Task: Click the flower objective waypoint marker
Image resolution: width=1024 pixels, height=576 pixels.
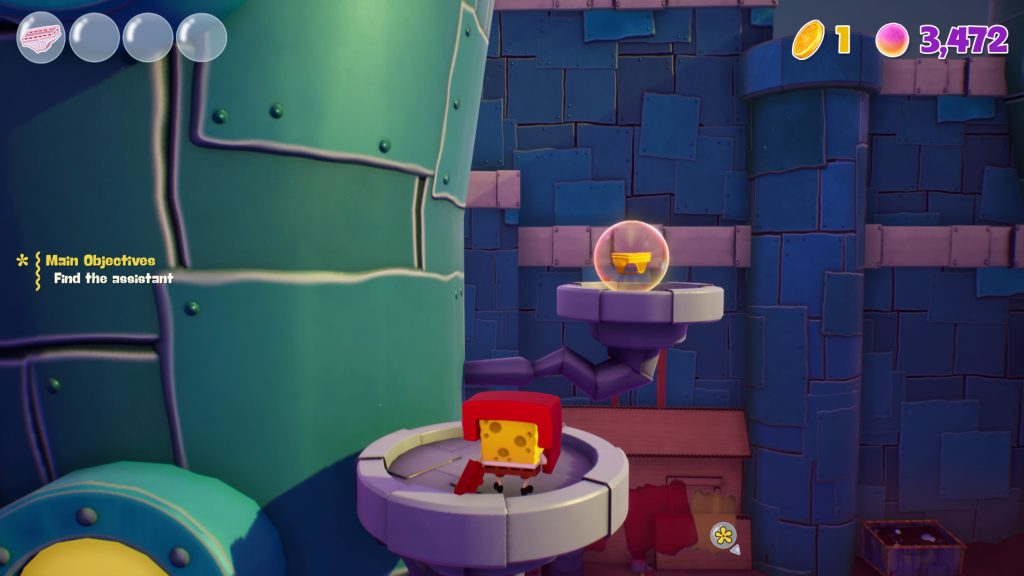Action: [x=723, y=536]
